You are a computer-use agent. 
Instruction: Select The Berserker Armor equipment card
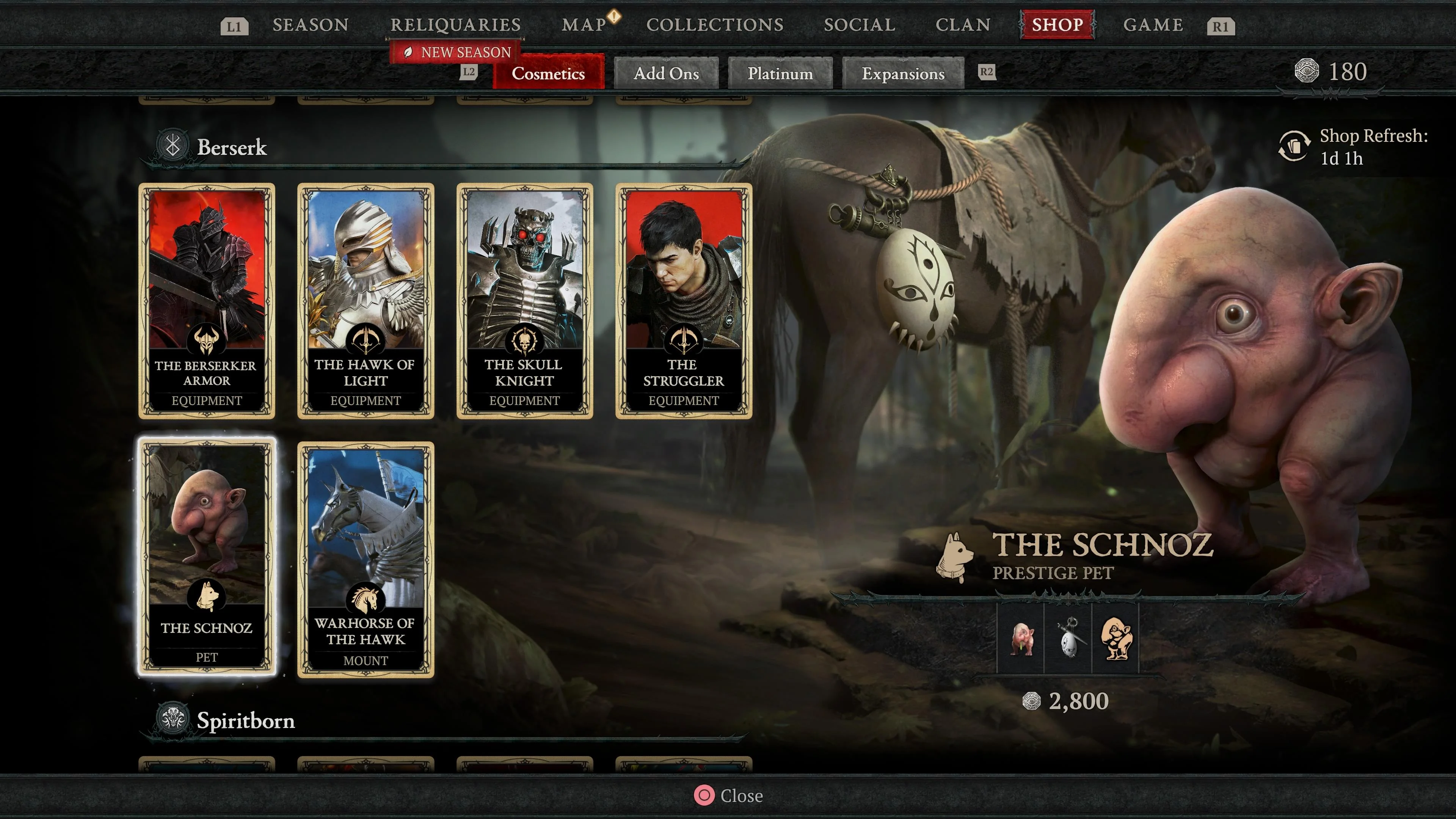pos(207,301)
